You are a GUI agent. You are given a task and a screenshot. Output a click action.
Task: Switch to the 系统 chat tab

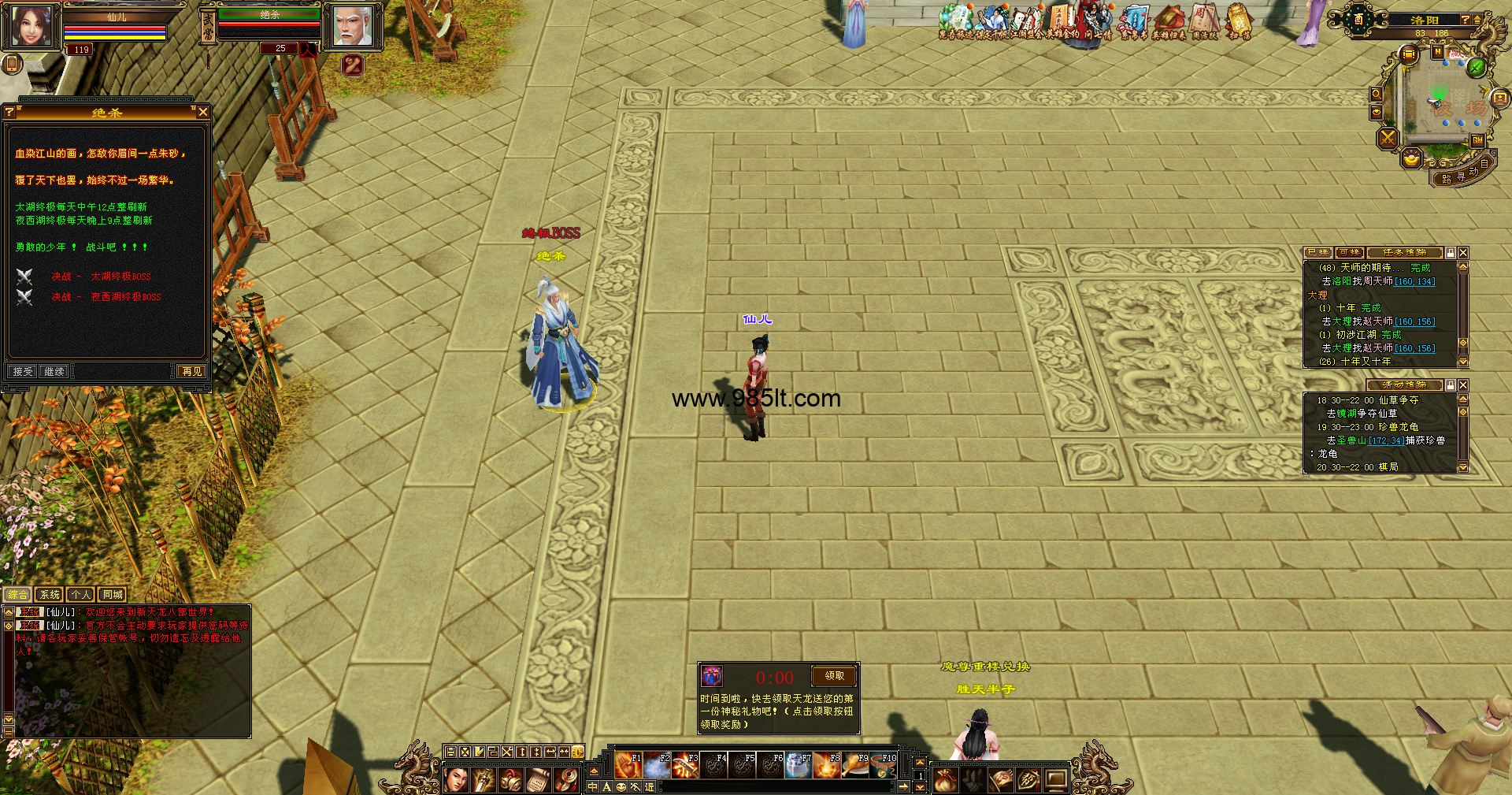pyautogui.click(x=50, y=595)
